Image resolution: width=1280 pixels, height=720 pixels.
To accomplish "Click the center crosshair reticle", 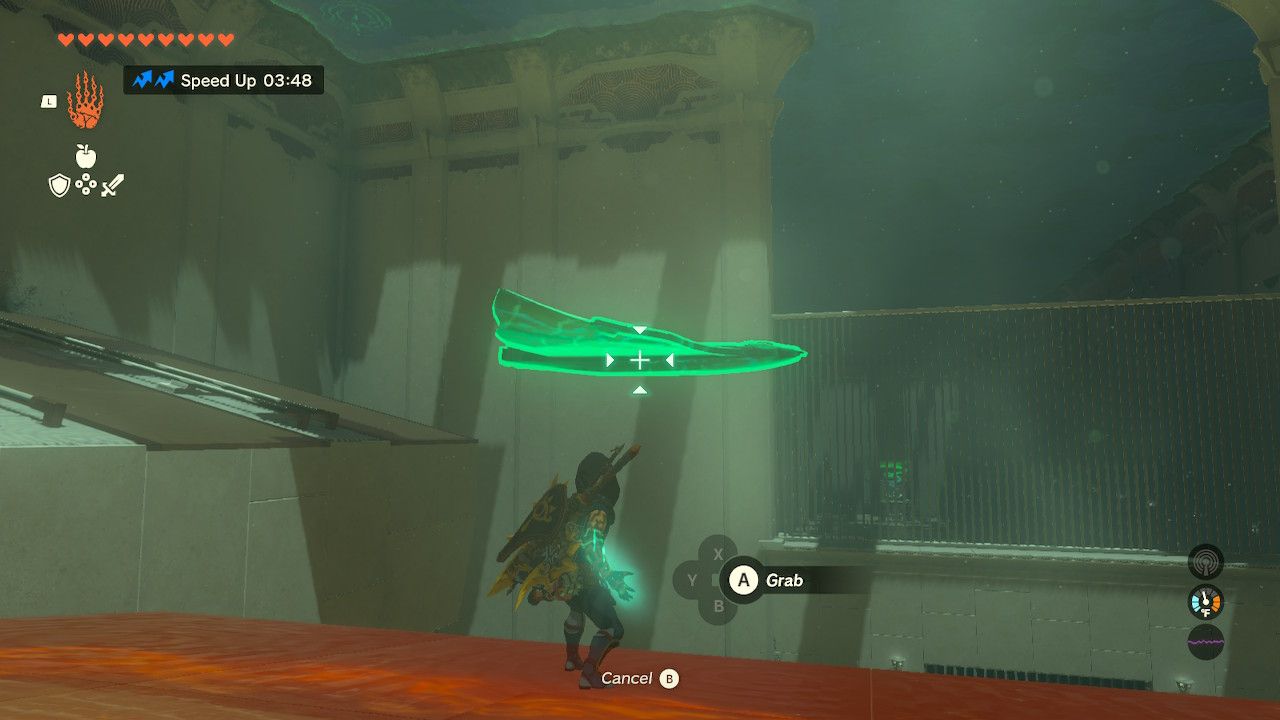I will 640,358.
